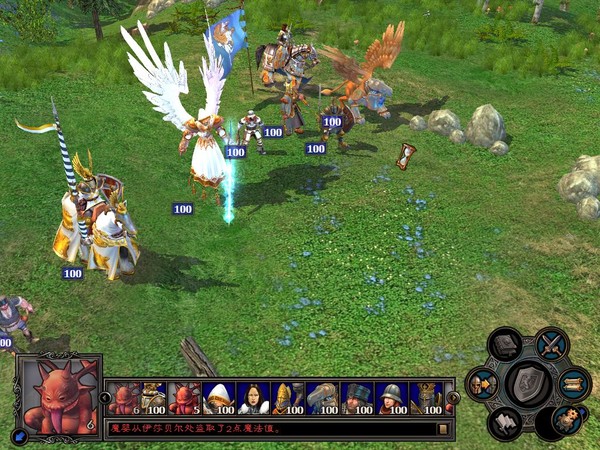Select the large imp creature portrait
The width and height of the screenshot is (600, 450).
59,393
